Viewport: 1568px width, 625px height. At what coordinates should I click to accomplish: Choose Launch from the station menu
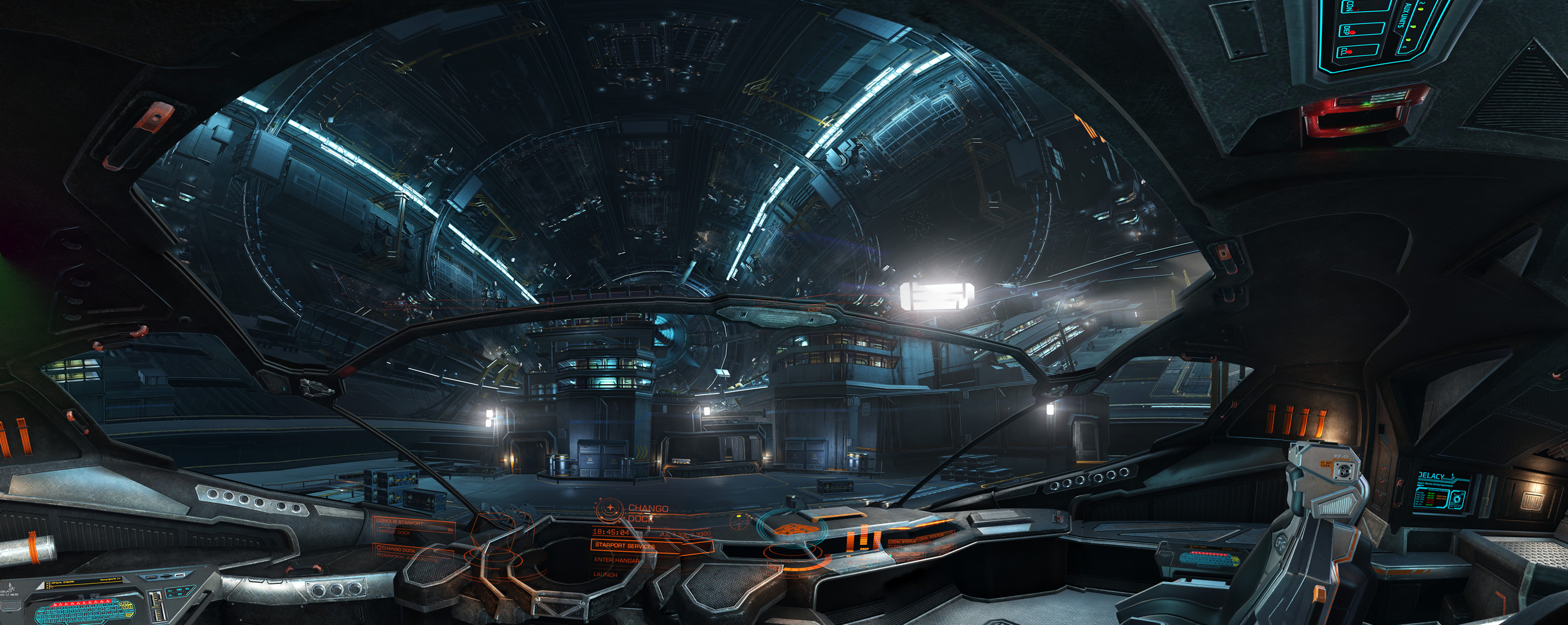click(605, 575)
